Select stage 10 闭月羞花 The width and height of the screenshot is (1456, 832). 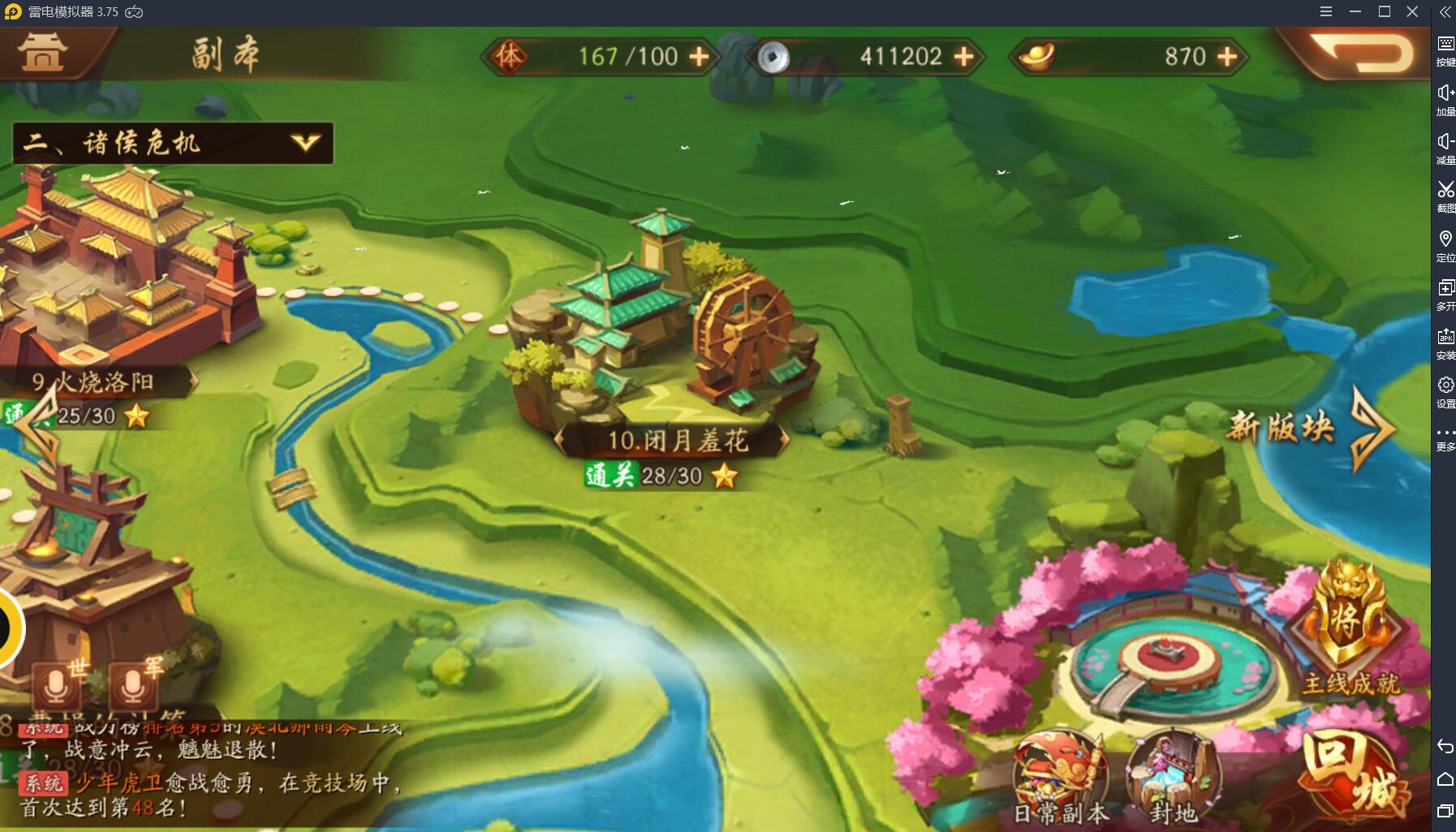[x=667, y=341]
